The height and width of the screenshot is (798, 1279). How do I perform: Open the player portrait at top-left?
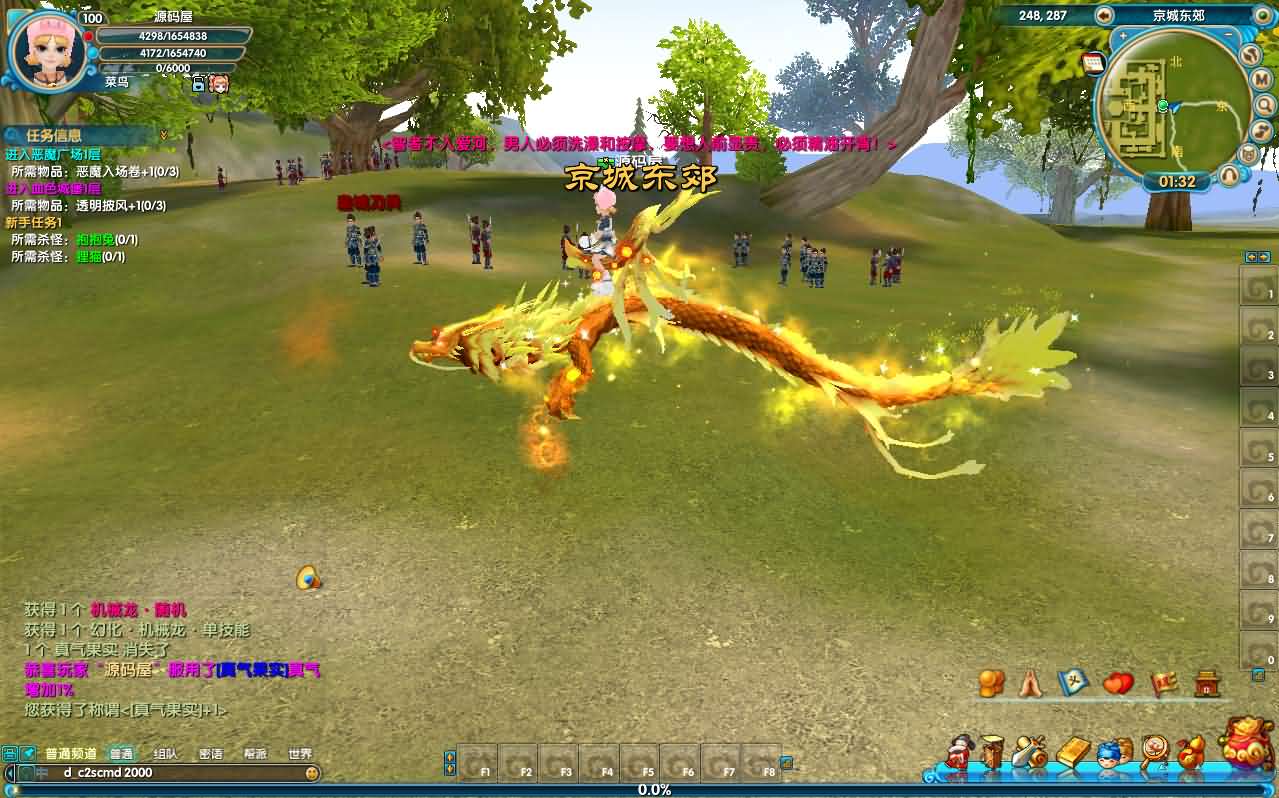click(x=47, y=49)
